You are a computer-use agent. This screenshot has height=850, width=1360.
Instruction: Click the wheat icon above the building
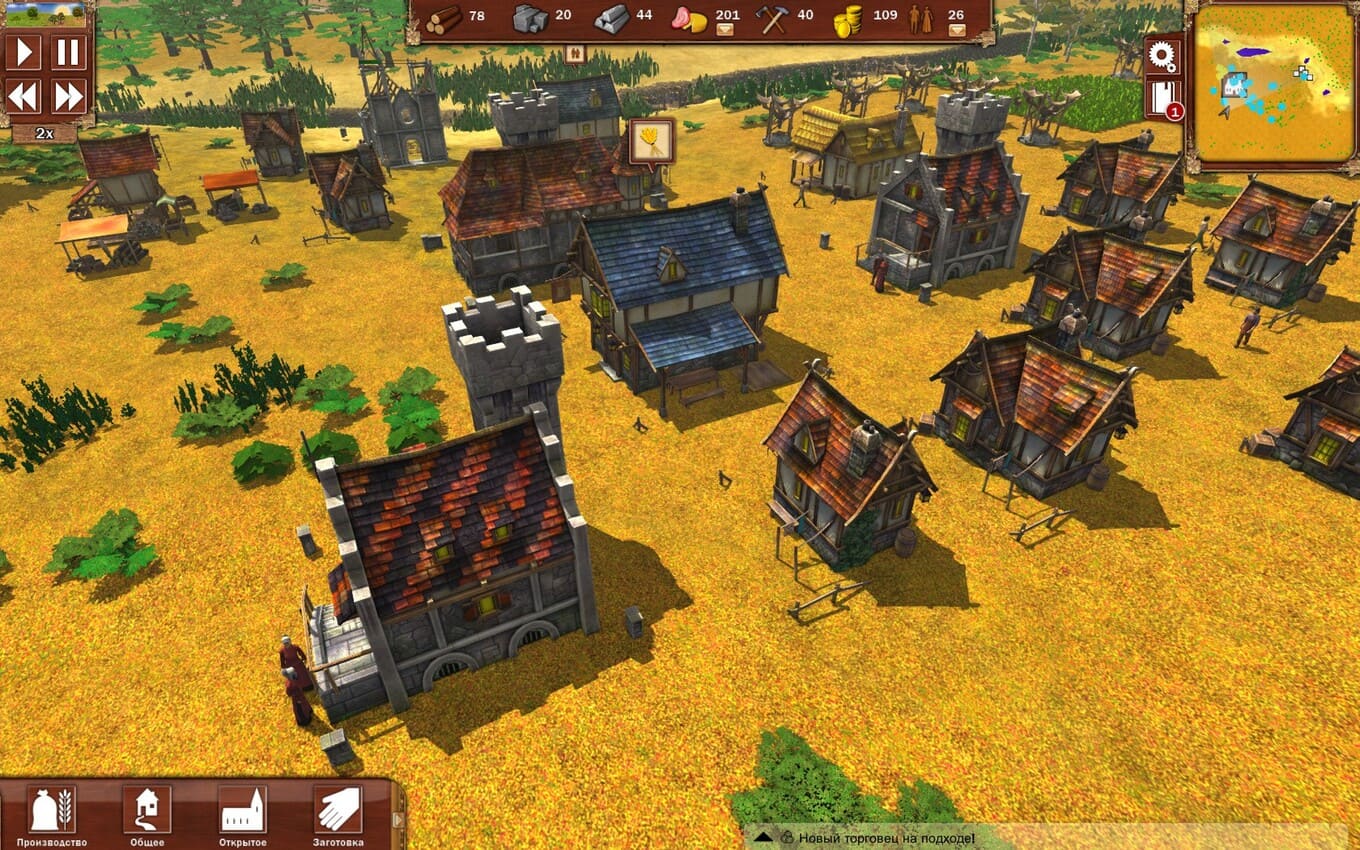(652, 141)
